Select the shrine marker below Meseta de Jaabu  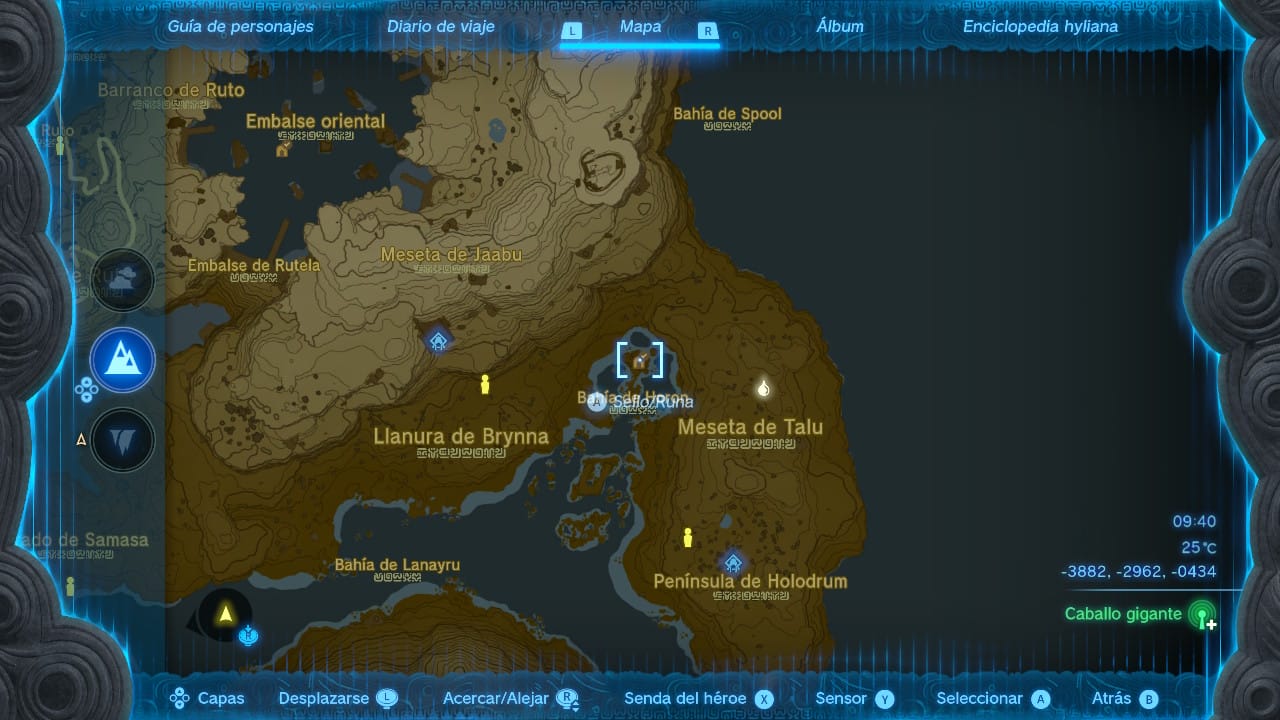(438, 341)
